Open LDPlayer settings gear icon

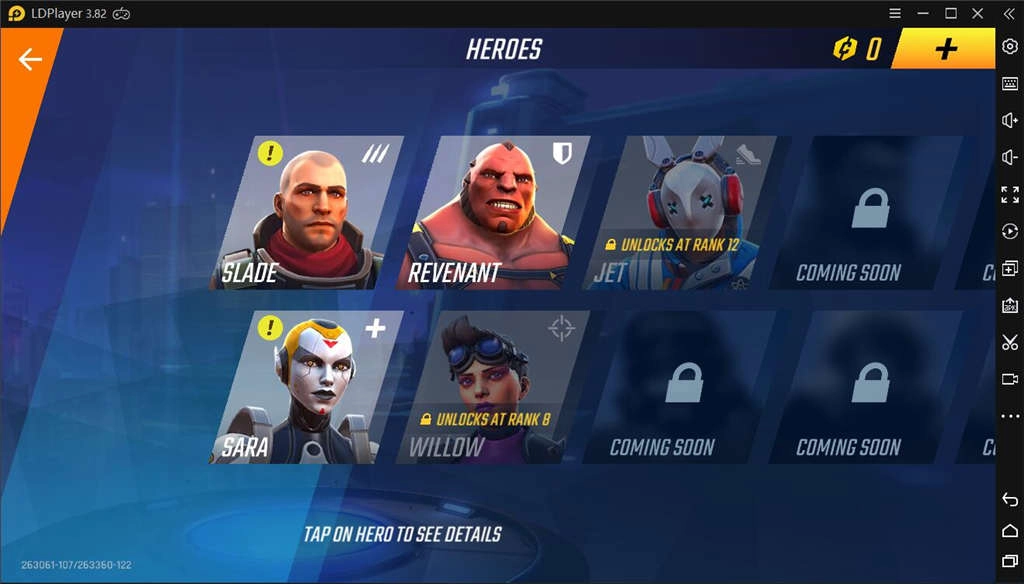coord(1009,49)
